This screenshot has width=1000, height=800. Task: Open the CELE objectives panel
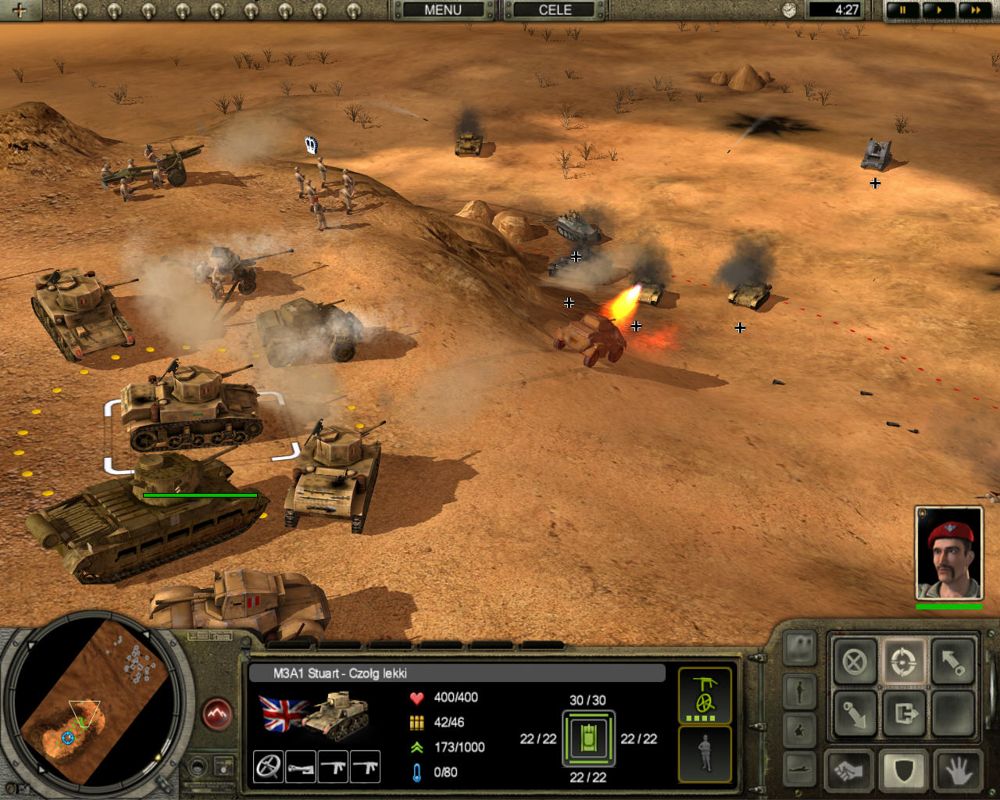pyautogui.click(x=555, y=10)
